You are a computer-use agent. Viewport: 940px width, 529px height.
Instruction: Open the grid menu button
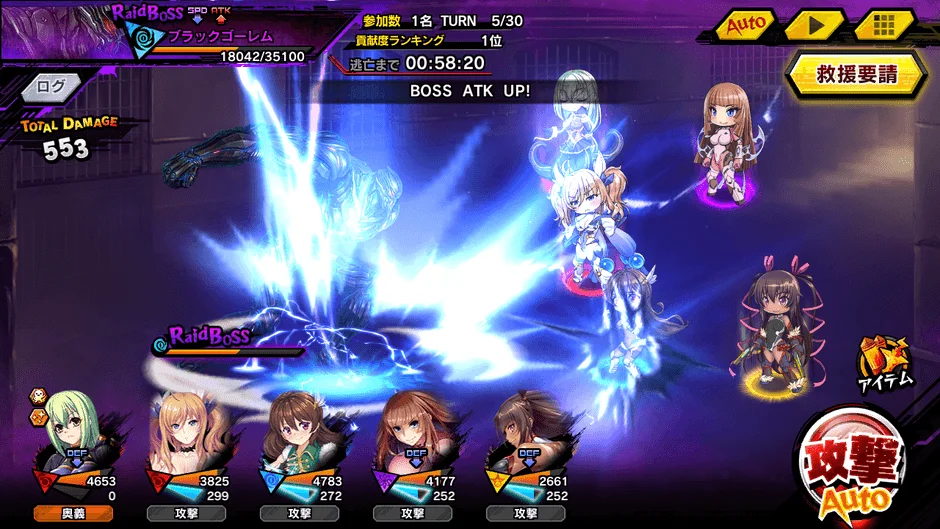884,25
